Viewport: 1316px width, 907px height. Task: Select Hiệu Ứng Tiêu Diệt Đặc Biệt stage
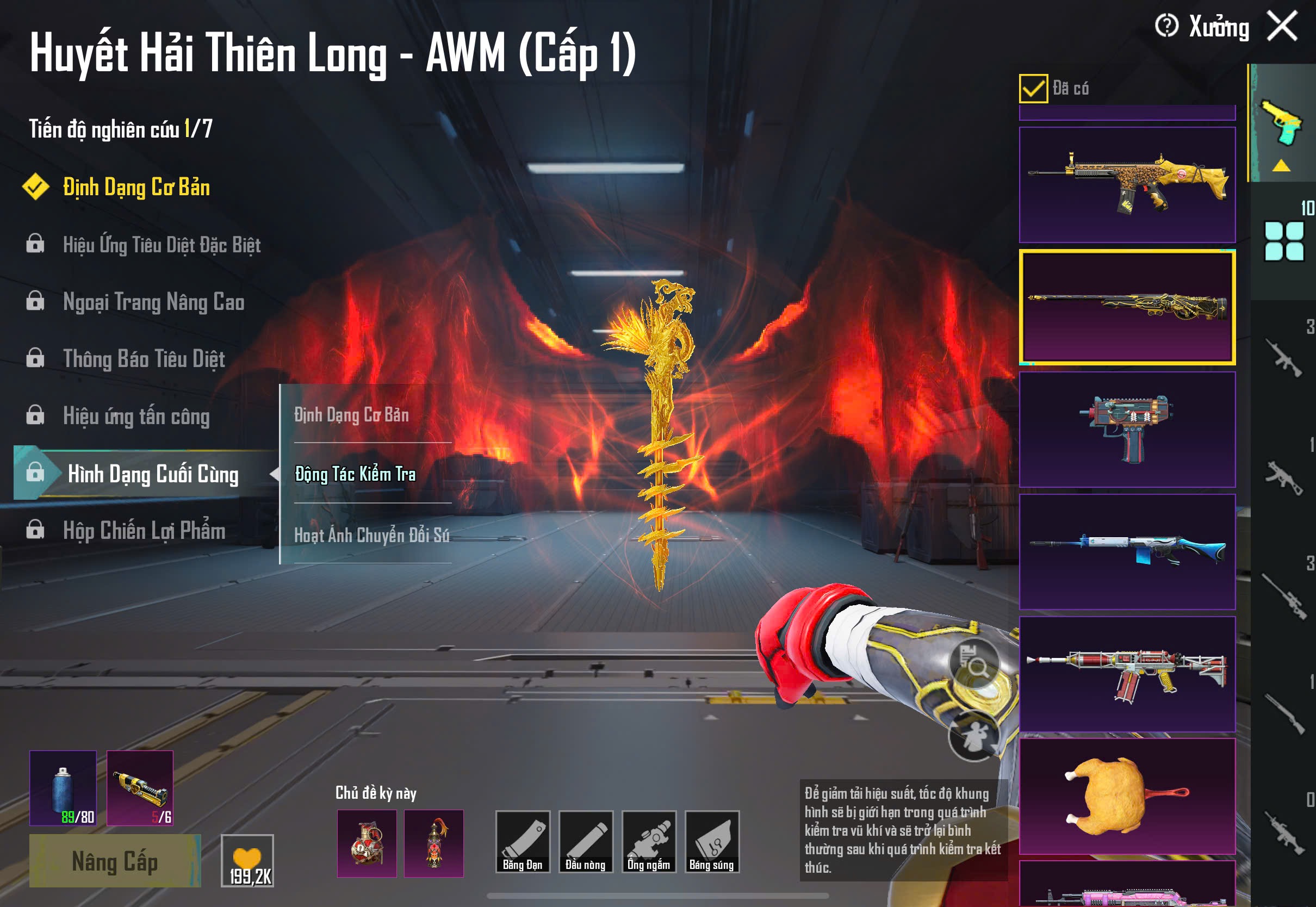point(162,245)
